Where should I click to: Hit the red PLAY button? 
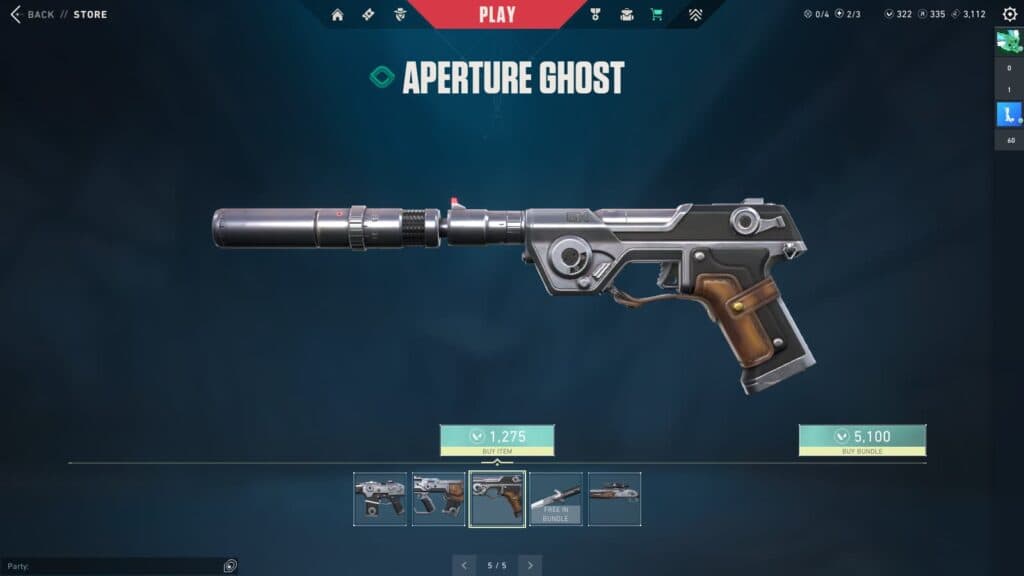point(497,14)
